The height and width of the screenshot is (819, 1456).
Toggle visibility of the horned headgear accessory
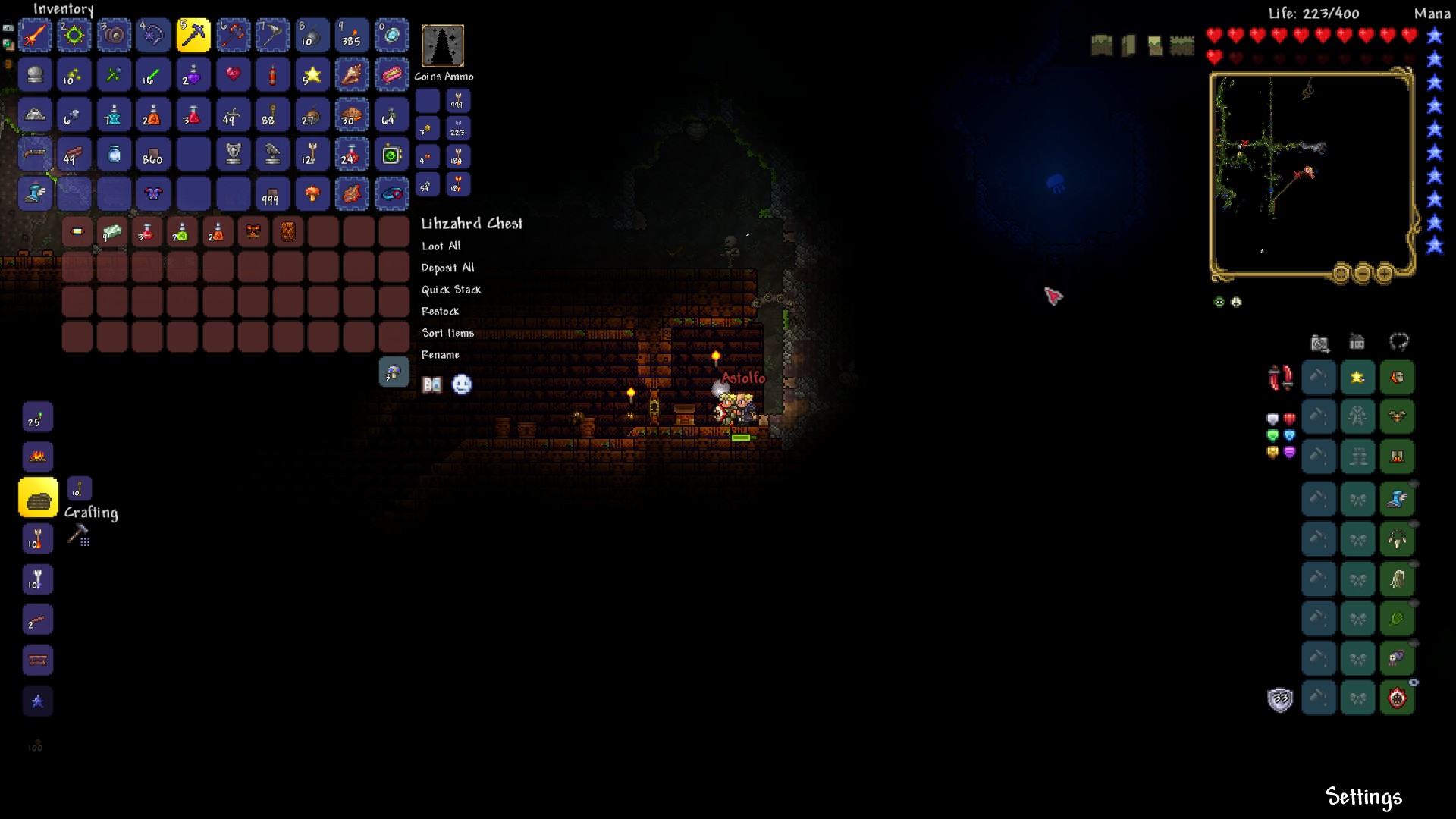[x=1415, y=522]
